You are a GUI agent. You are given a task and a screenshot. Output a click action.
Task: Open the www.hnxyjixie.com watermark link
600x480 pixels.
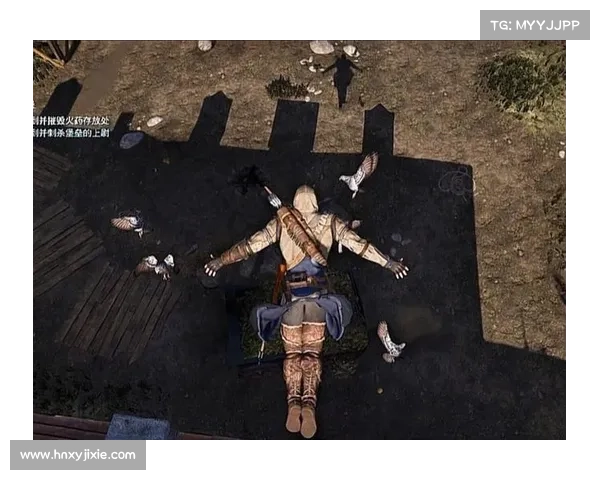79,455
